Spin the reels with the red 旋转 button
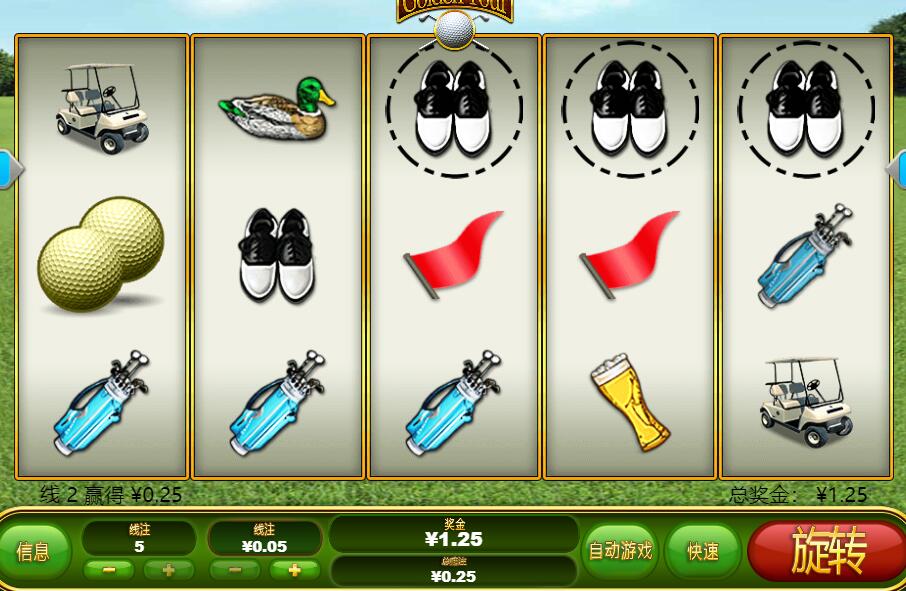The width and height of the screenshot is (906, 591). tap(828, 551)
